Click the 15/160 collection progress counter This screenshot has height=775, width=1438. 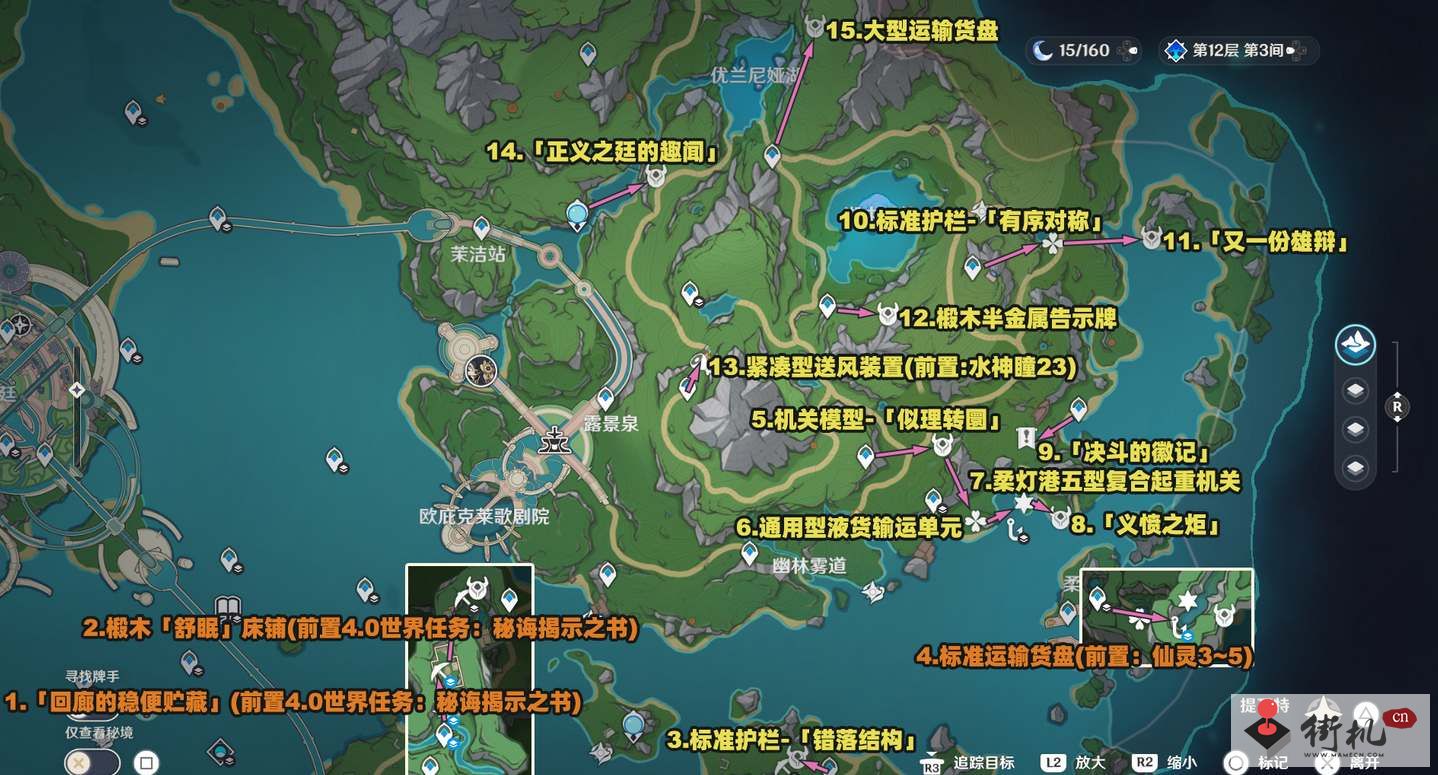point(1085,50)
